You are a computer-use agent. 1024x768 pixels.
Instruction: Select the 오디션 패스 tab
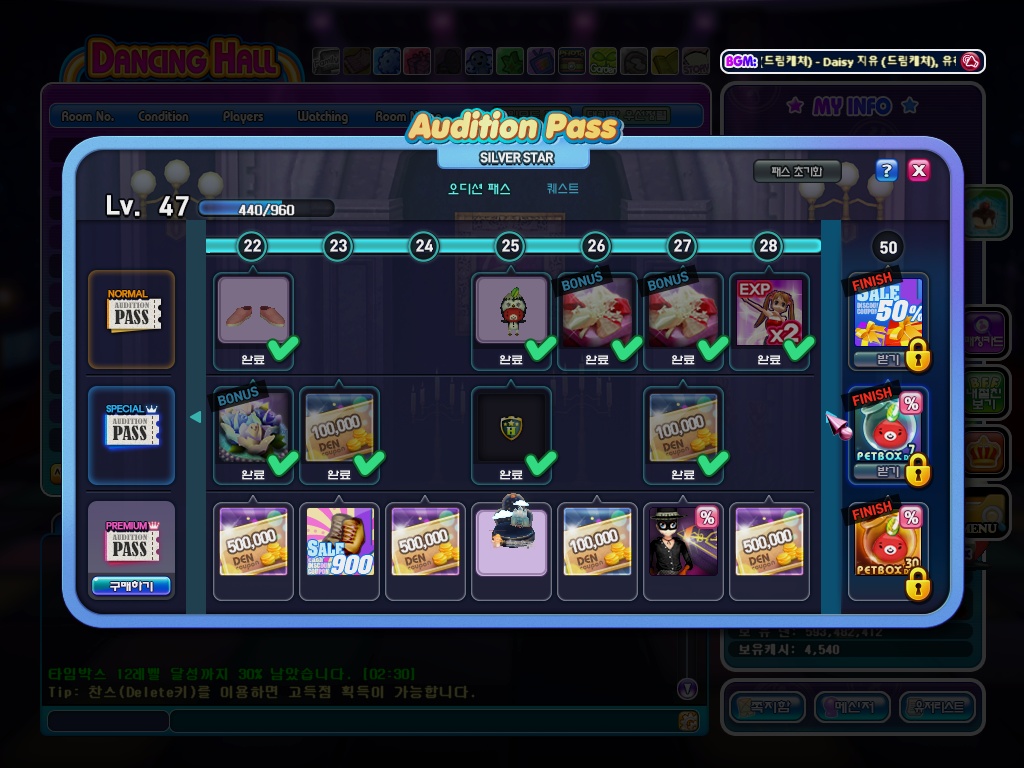(479, 188)
